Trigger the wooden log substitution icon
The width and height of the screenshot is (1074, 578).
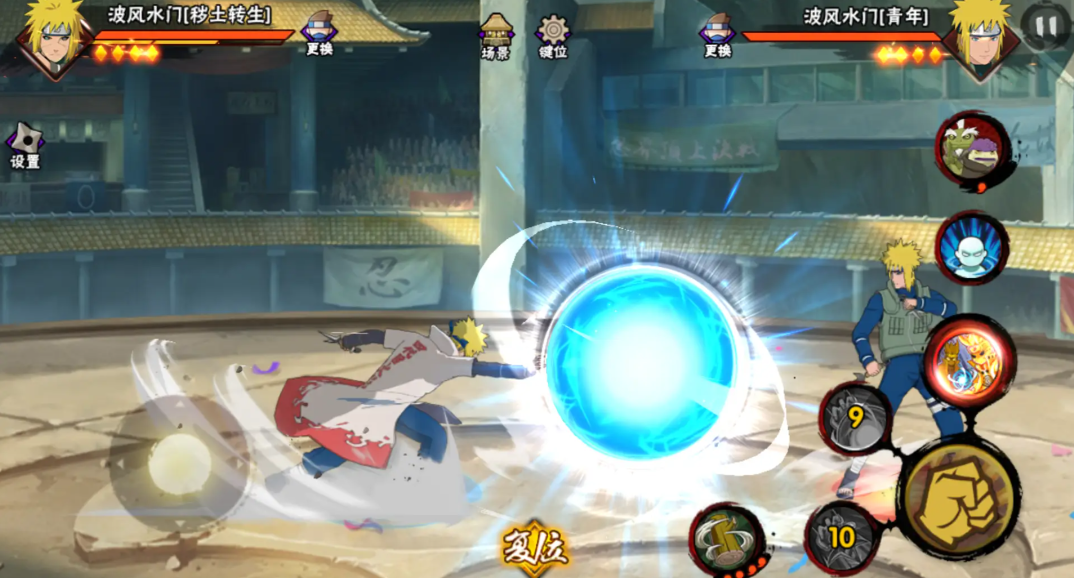click(727, 540)
